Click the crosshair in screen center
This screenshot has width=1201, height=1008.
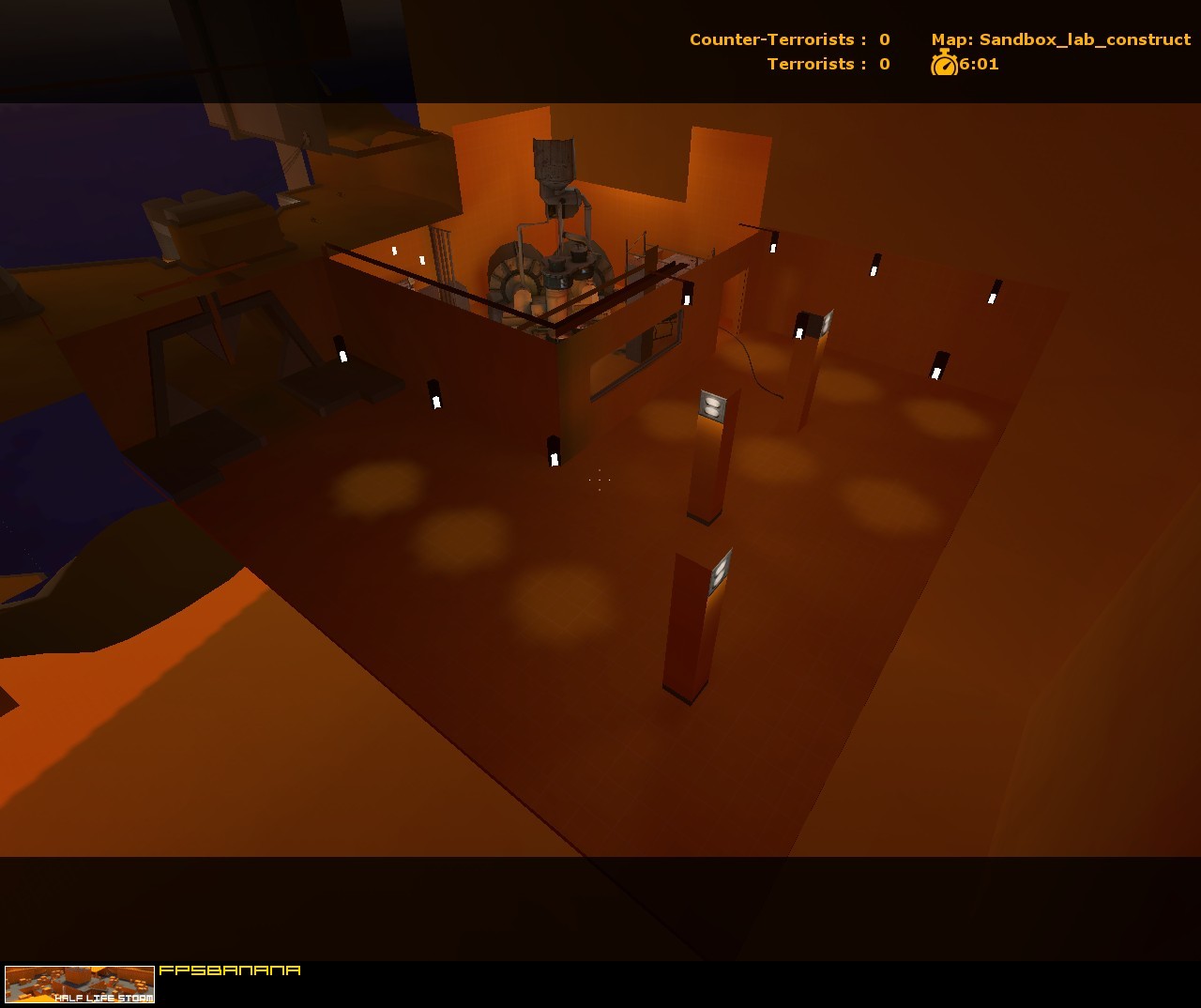pyautogui.click(x=599, y=481)
